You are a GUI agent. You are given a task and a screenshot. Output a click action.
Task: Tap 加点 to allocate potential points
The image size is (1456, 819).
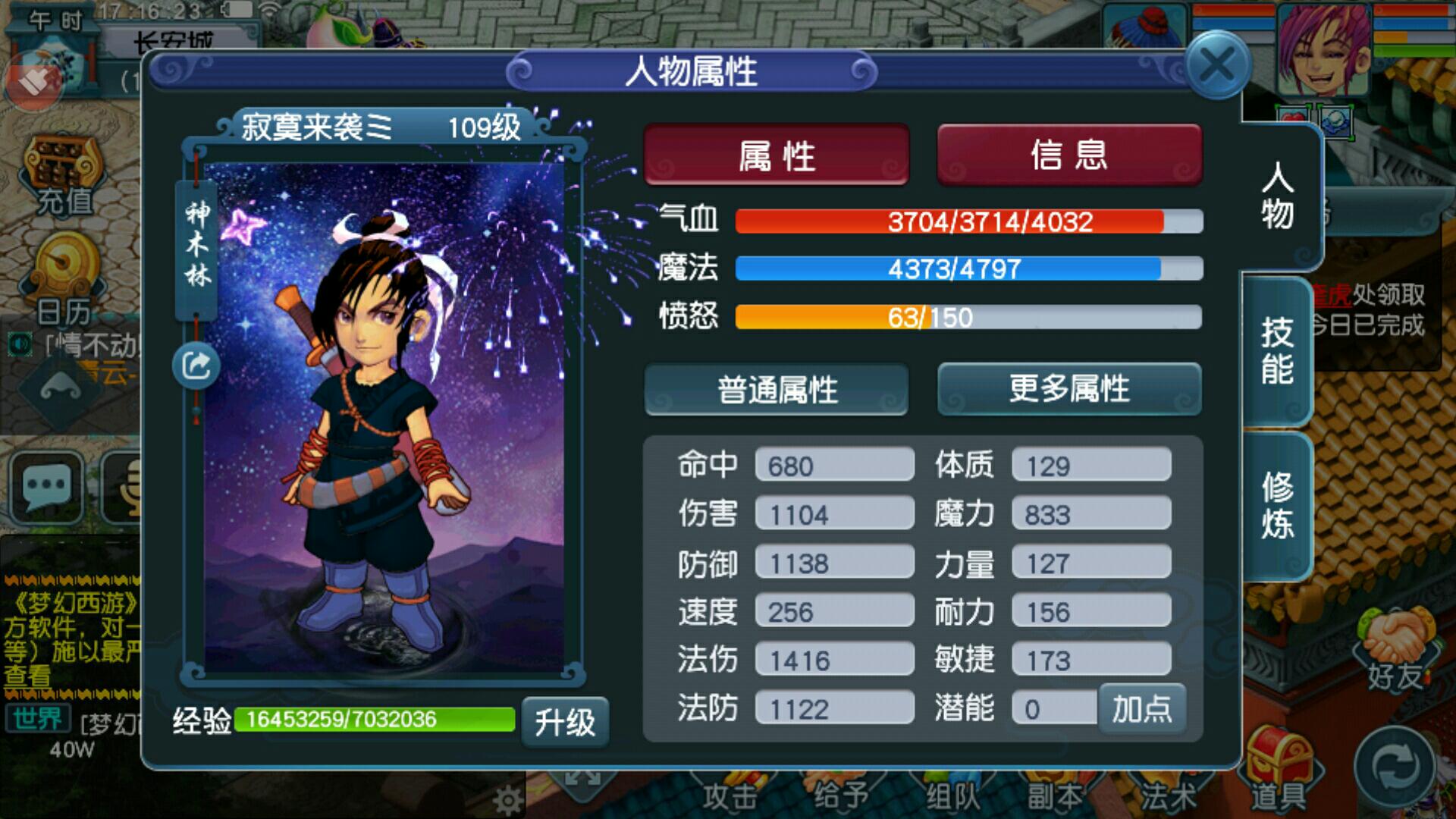pyautogui.click(x=1141, y=709)
